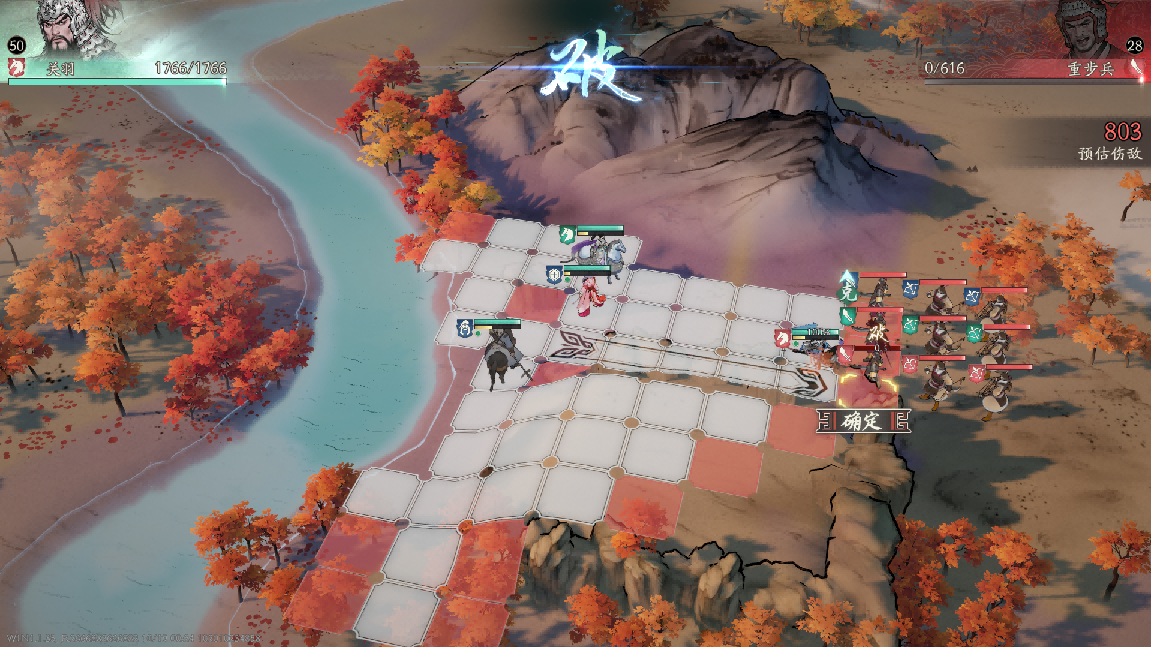This screenshot has height=647, width=1151.
Task: Select the dark mounted ally with helmet badge
Action: tap(498, 357)
